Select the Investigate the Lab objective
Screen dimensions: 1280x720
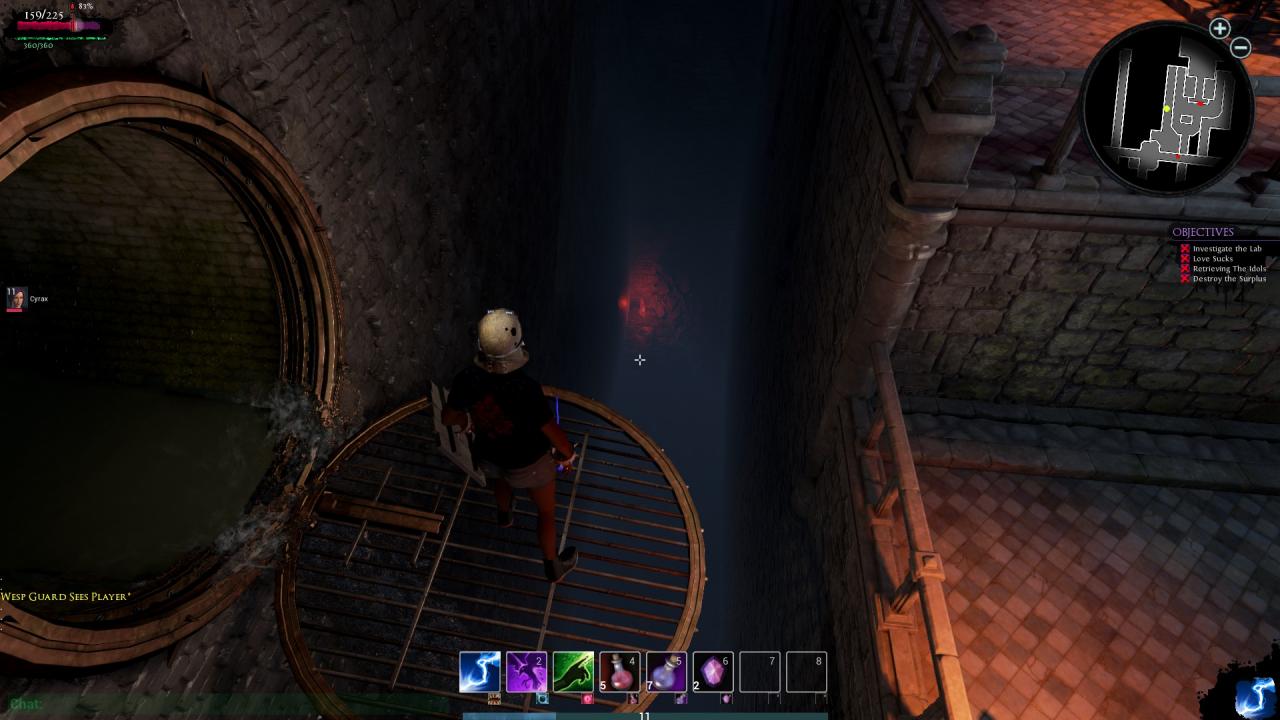pos(1227,249)
